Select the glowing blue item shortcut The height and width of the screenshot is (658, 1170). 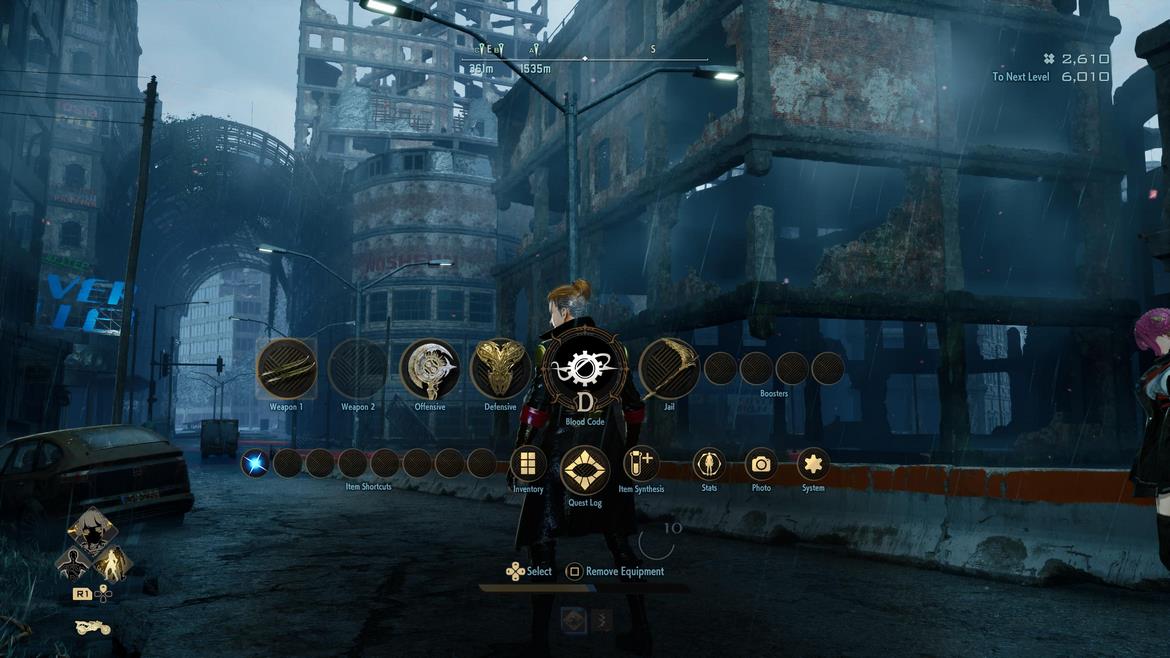256,463
